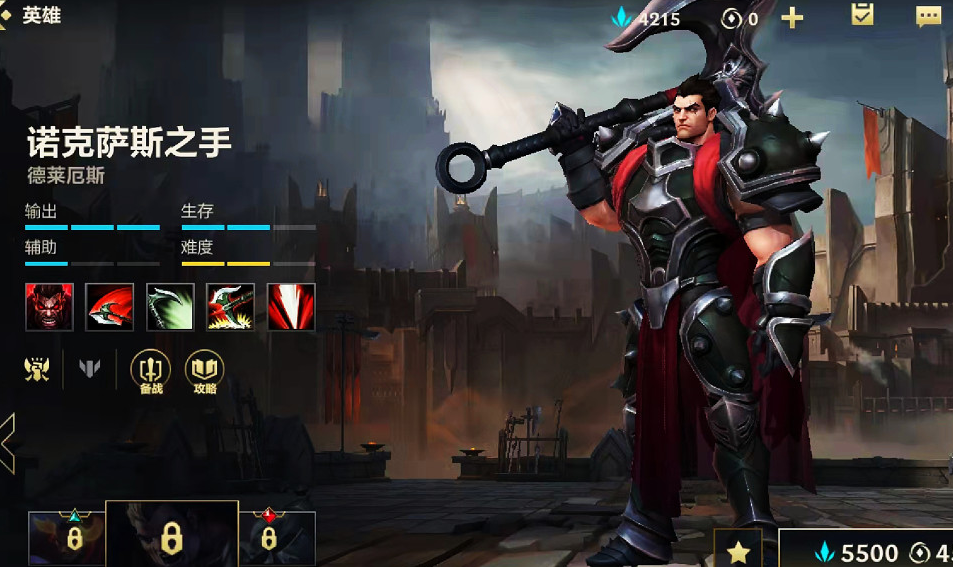Go to the previous champion arrow

(7, 441)
